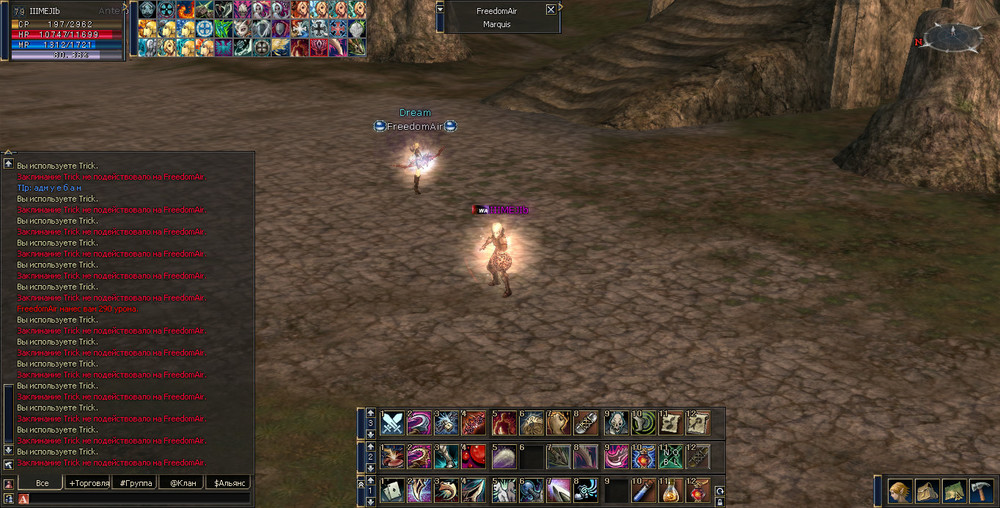This screenshot has width=1000, height=508.
Task: Click the chat message input field
Action: (140, 498)
